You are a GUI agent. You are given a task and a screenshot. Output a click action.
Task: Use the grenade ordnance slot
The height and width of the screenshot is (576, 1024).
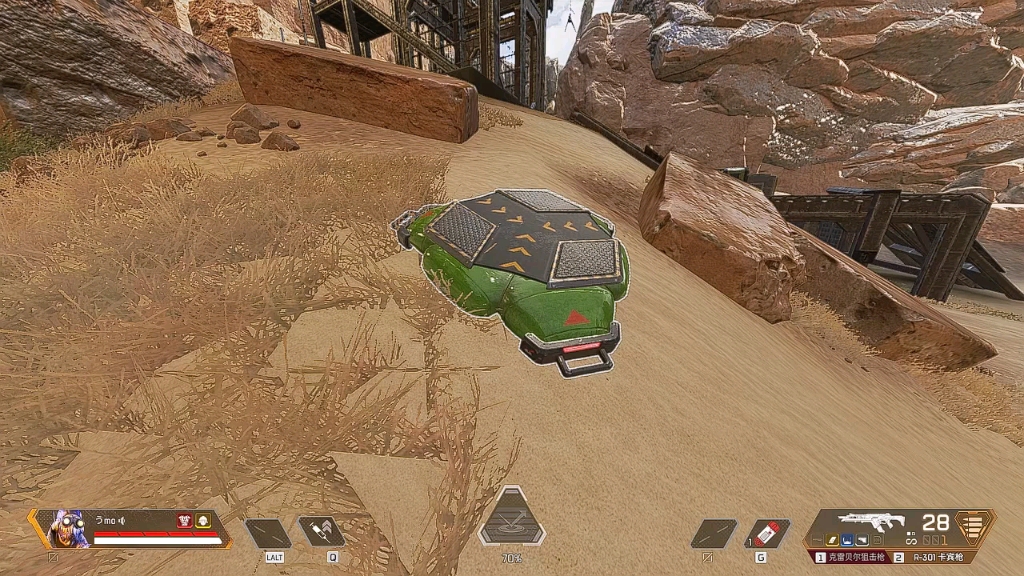(768, 532)
